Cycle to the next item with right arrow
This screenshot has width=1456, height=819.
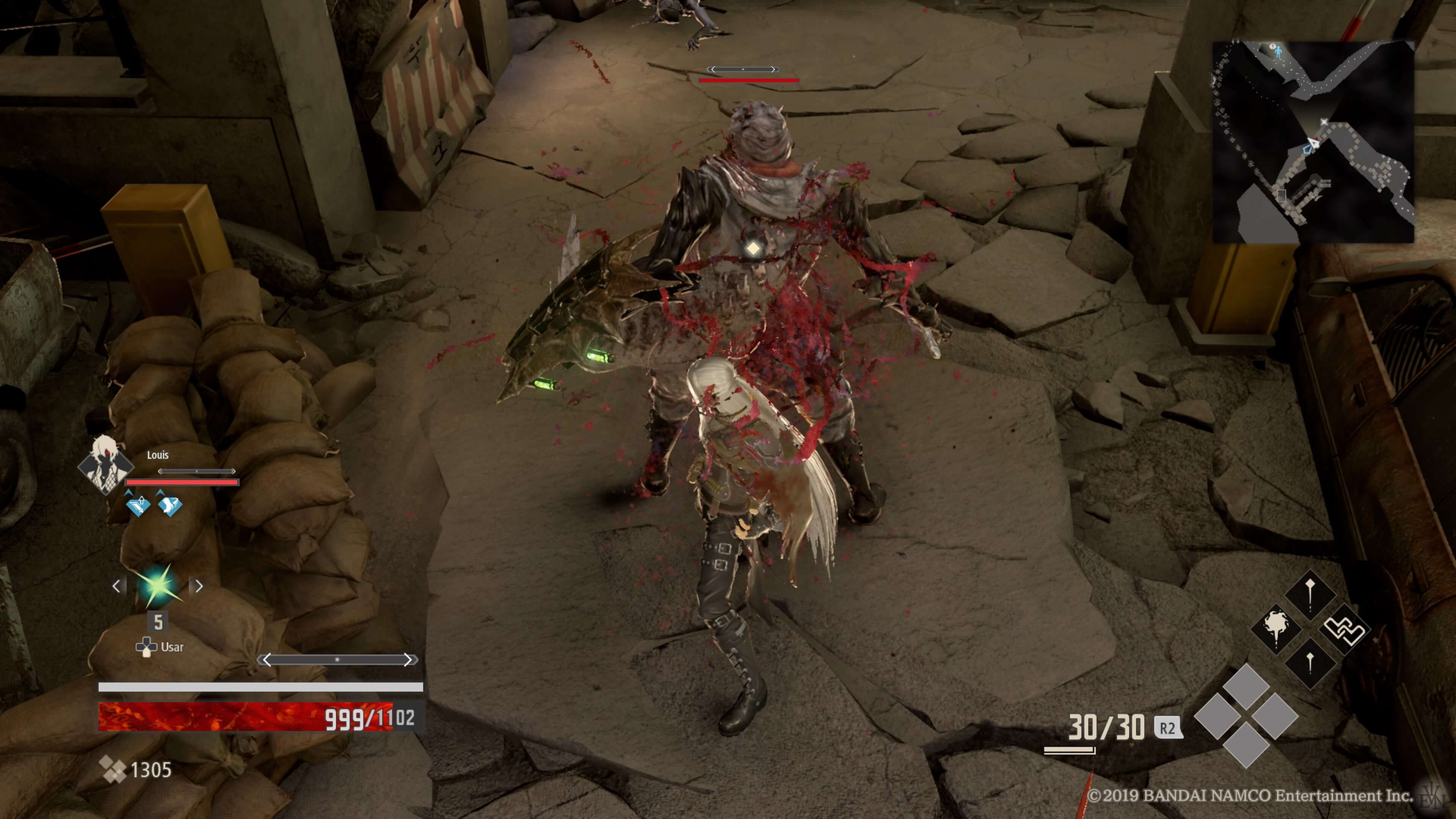[x=198, y=586]
